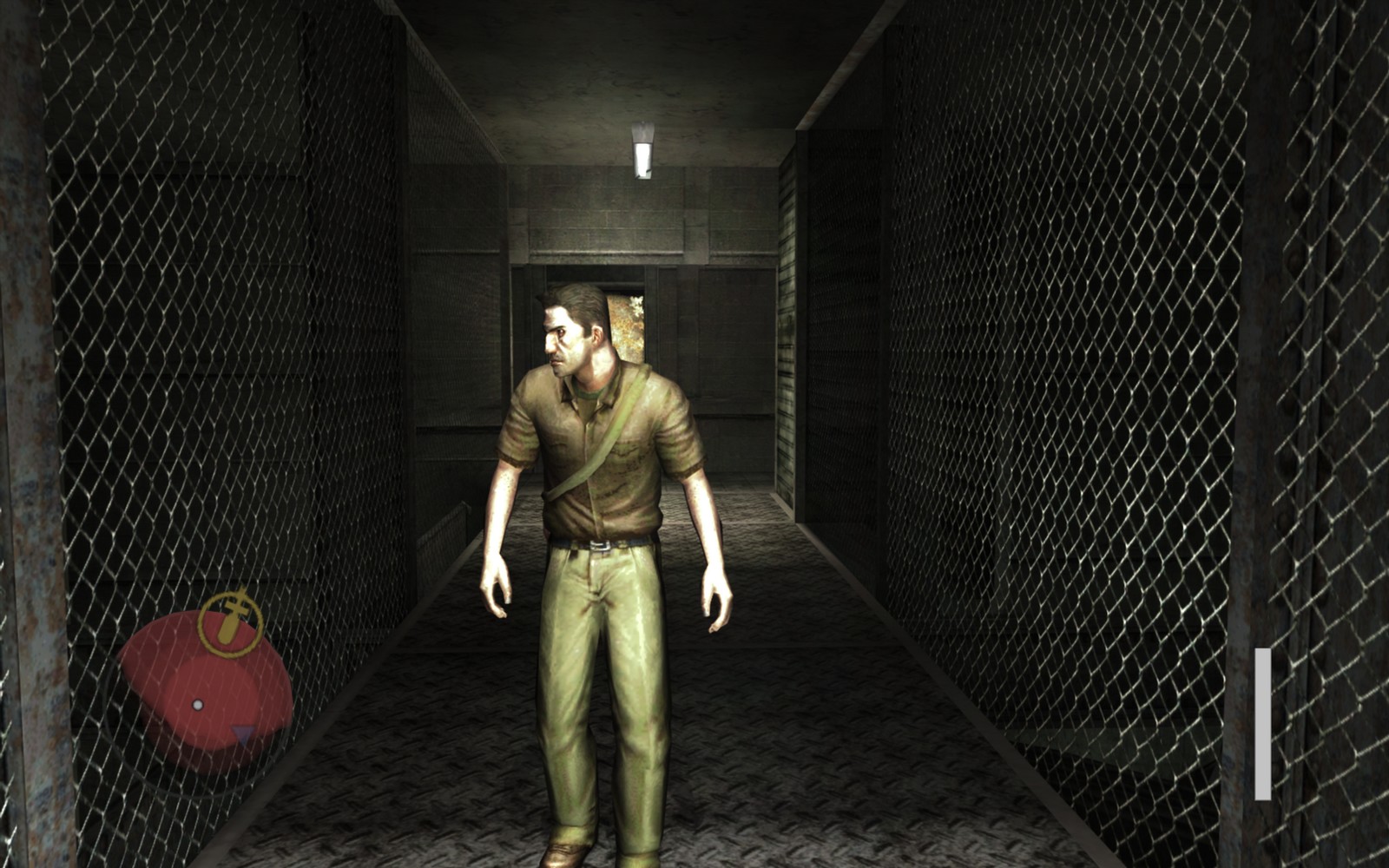Click the fluorescent ceiling light in the corridor
The height and width of the screenshot is (868, 1389).
point(644,152)
